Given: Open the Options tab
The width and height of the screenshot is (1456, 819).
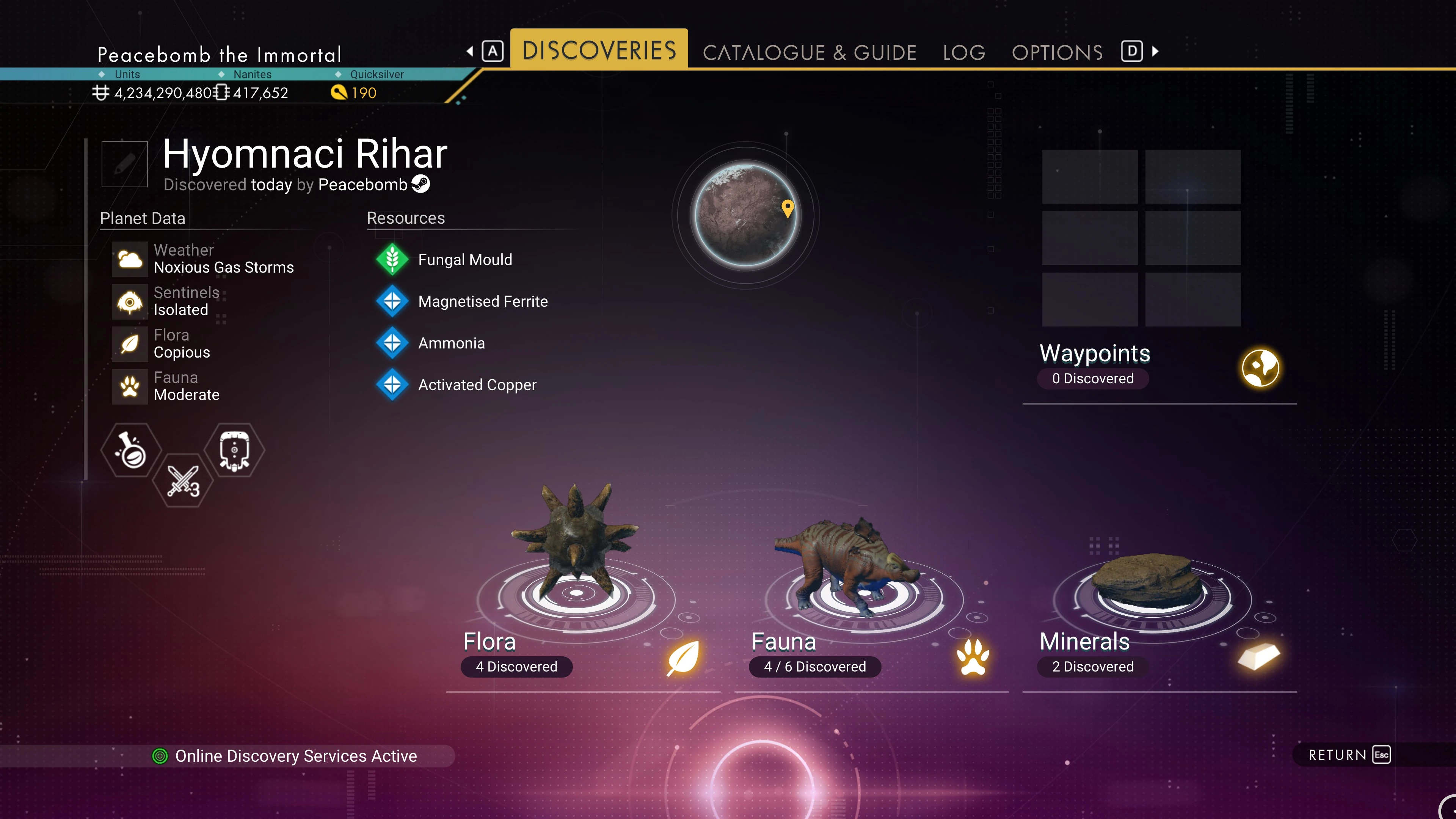Looking at the screenshot, I should (x=1057, y=53).
